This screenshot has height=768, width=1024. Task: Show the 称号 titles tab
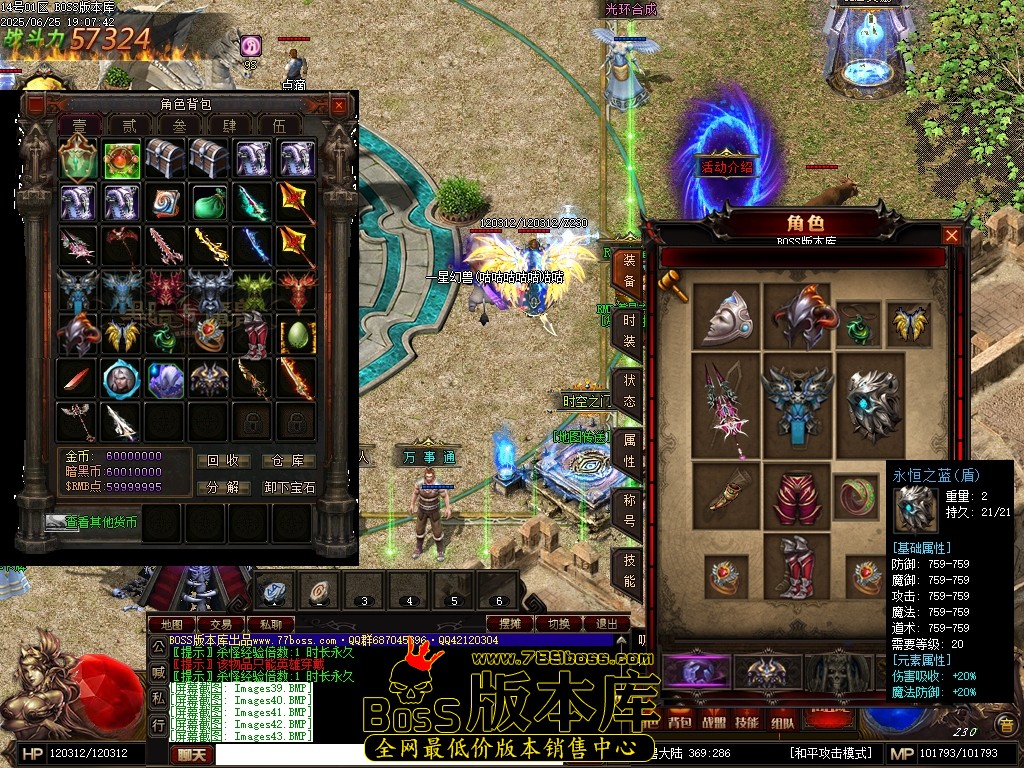629,510
